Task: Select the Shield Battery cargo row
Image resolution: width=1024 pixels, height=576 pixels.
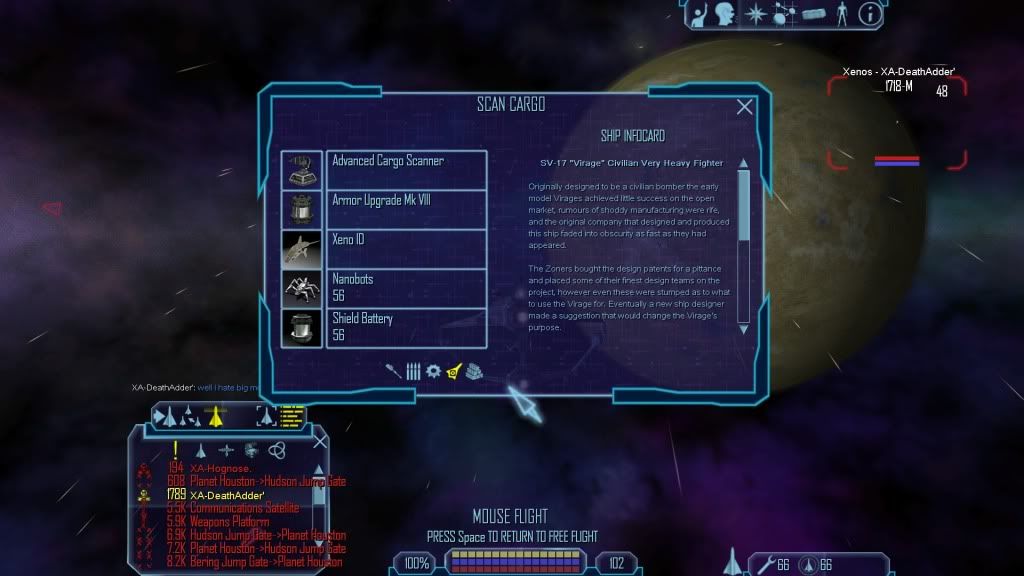Action: pos(406,327)
